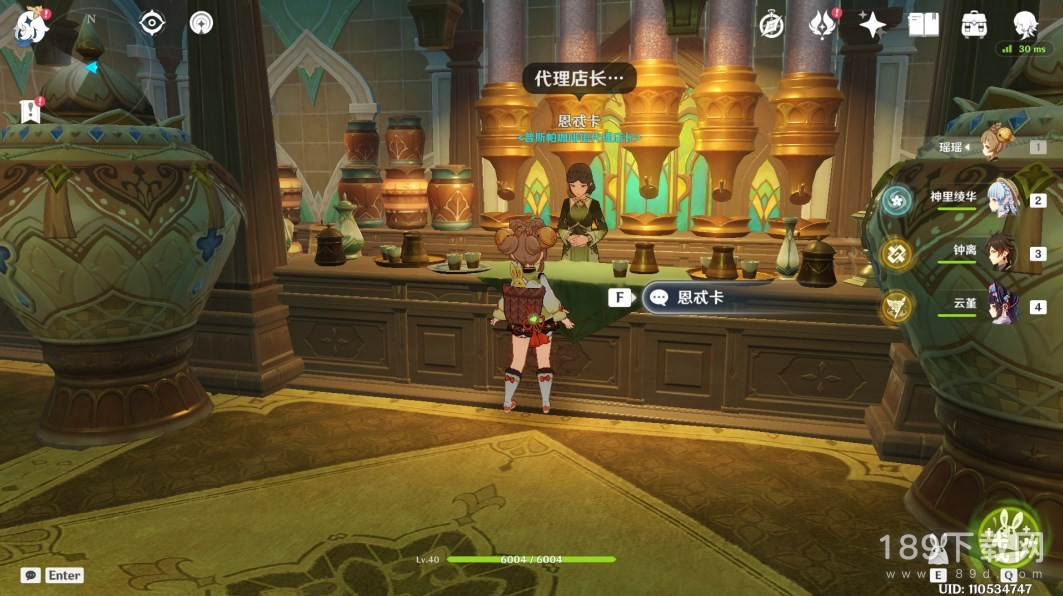Open the adventure compass icon

[771, 26]
